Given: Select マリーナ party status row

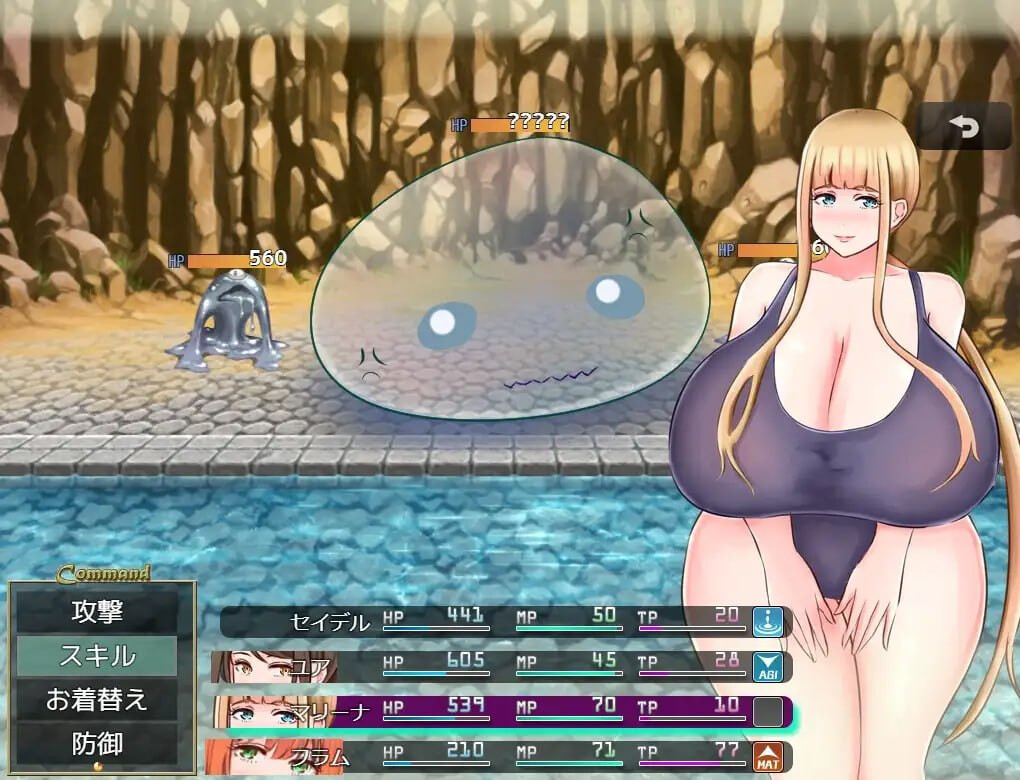Looking at the screenshot, I should 500,712.
